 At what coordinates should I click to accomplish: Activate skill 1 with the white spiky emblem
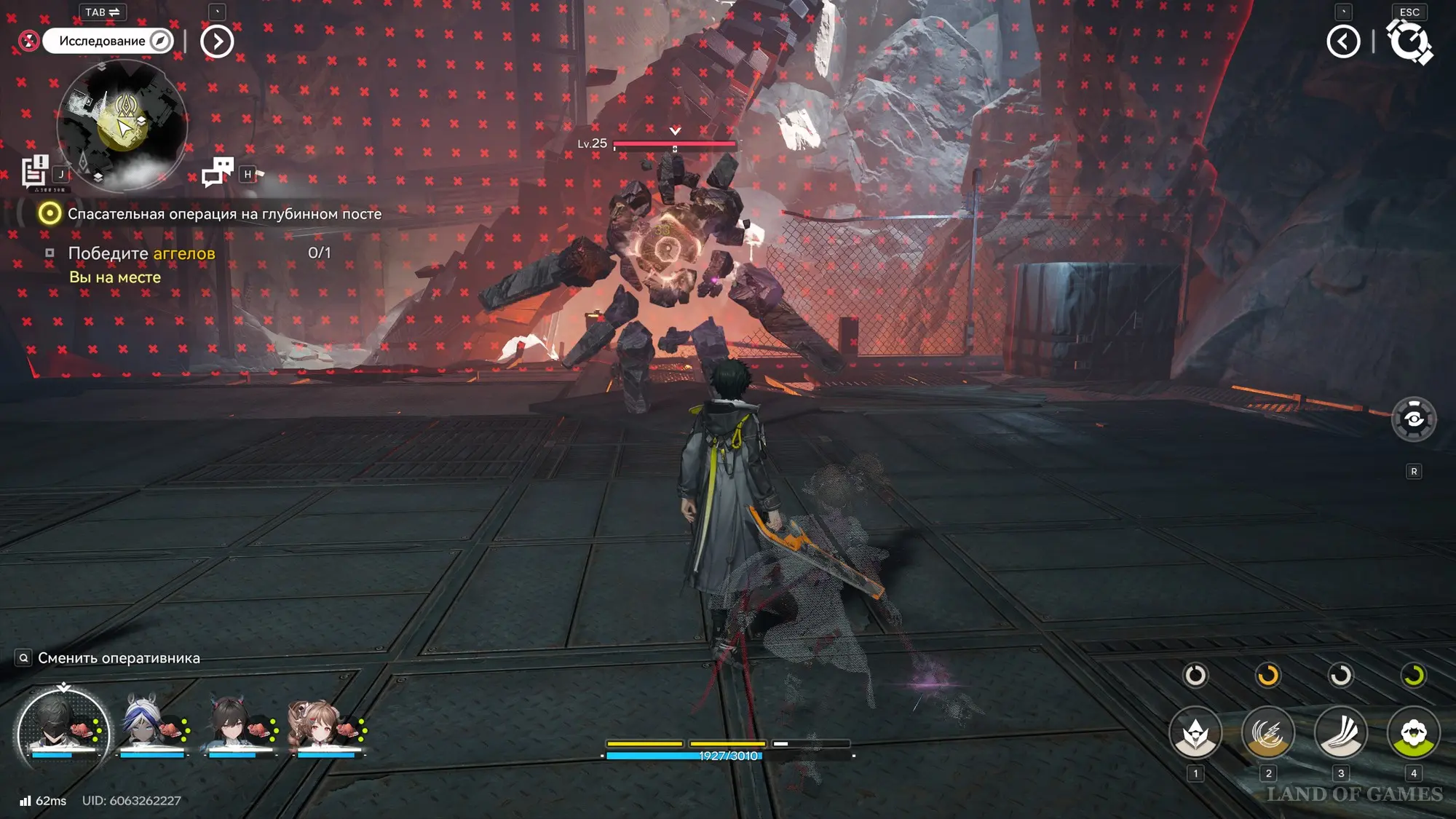point(1195,734)
